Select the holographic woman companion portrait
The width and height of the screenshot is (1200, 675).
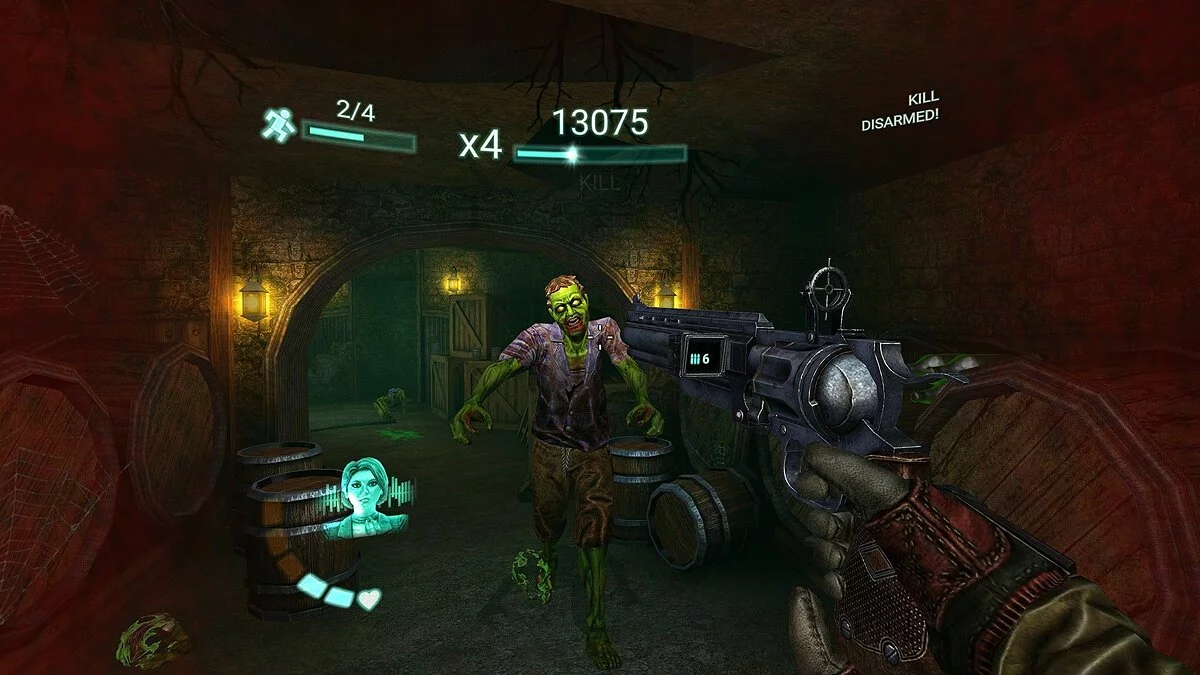(x=365, y=495)
